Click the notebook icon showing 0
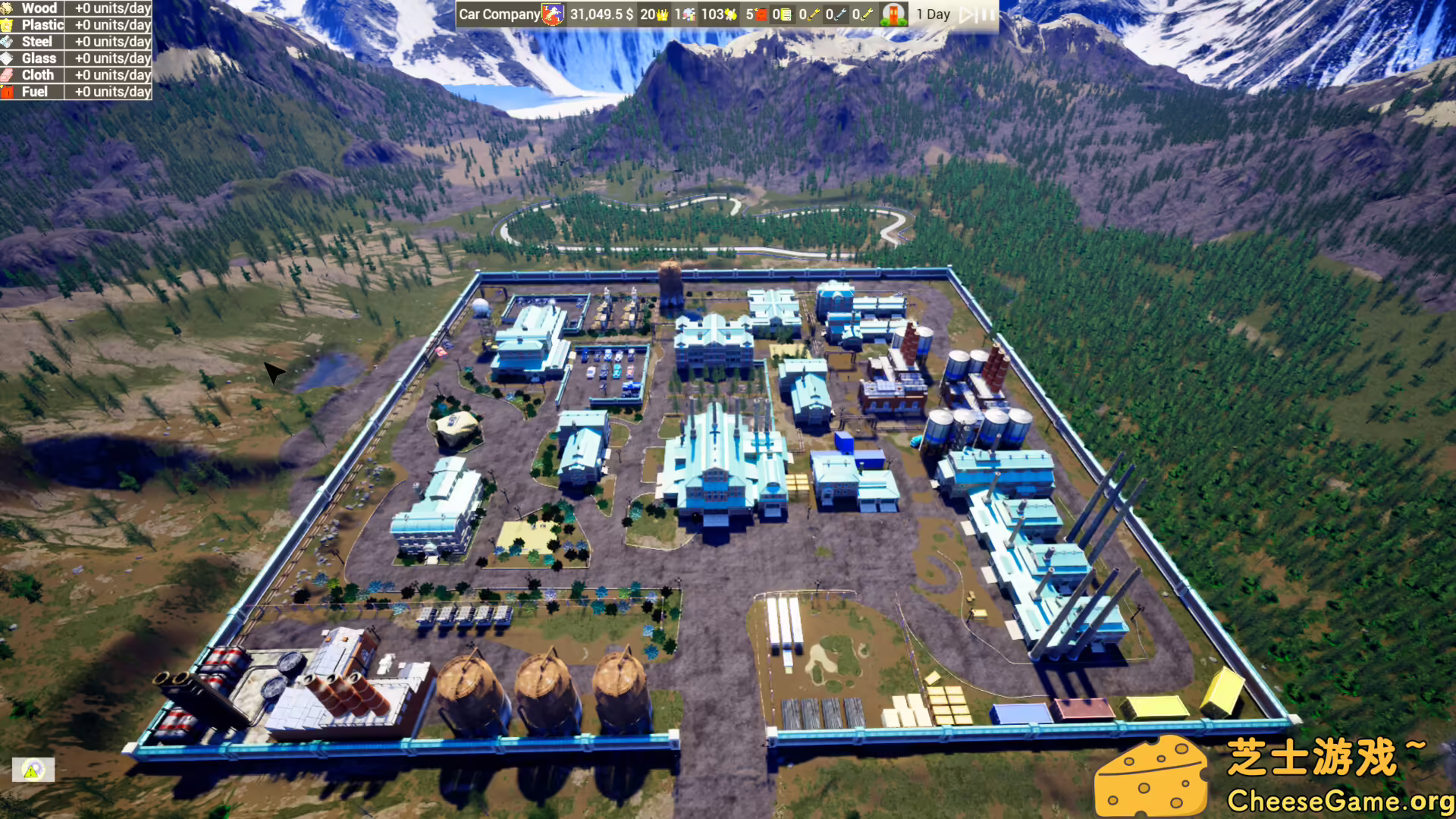The height and width of the screenshot is (819, 1456). coord(787,14)
